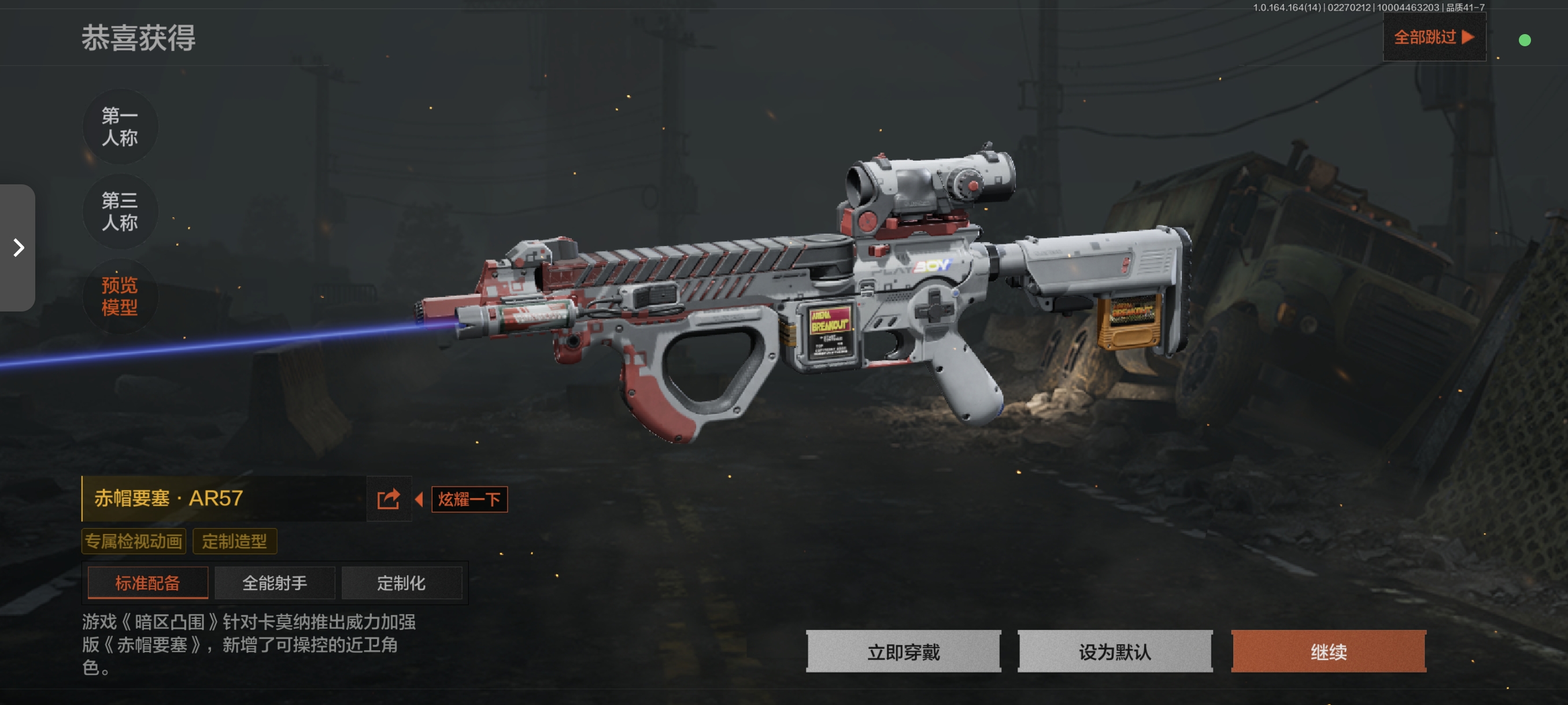The height and width of the screenshot is (705, 1568).
Task: Skip all with 全部跳过 button
Action: [1433, 38]
